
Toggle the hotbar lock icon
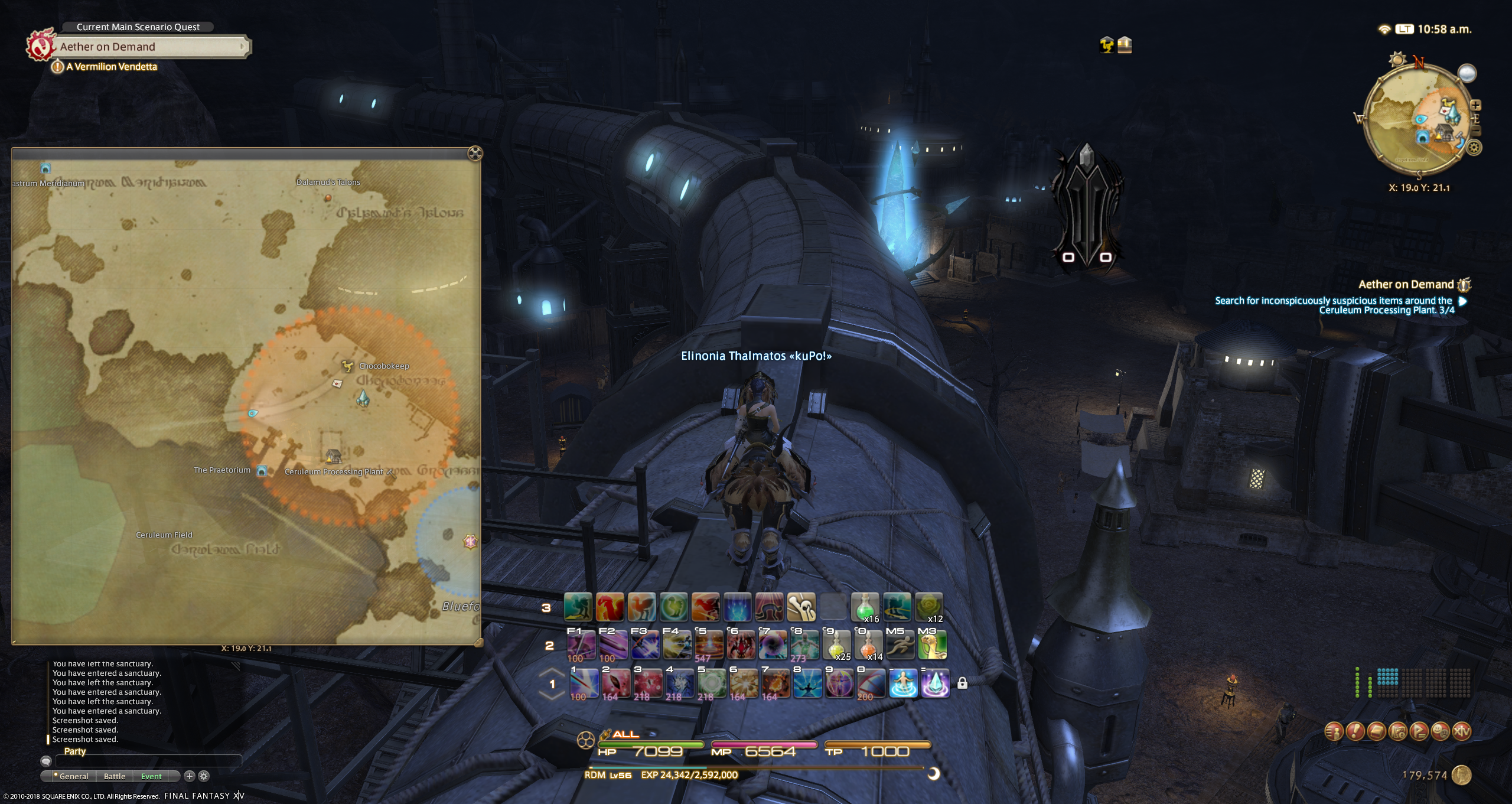[962, 683]
